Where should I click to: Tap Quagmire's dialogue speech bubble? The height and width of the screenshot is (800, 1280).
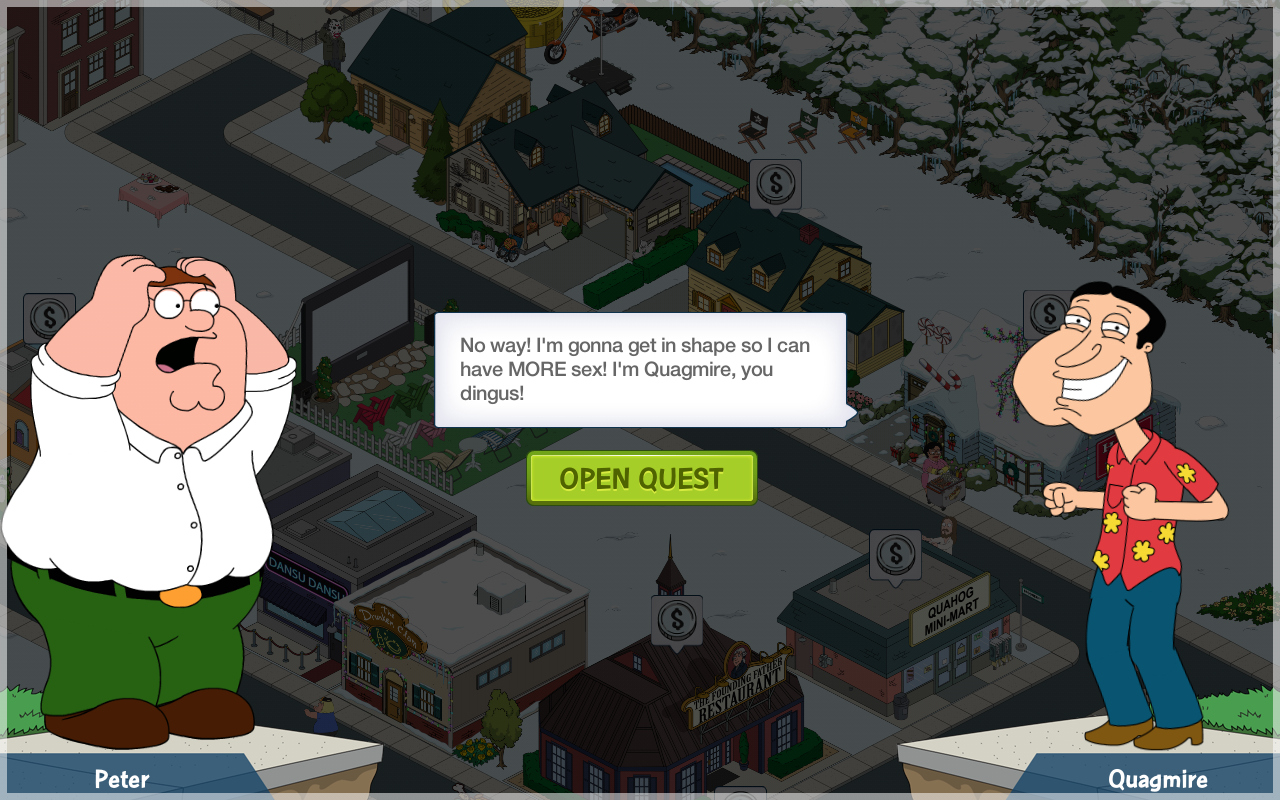tap(640, 369)
